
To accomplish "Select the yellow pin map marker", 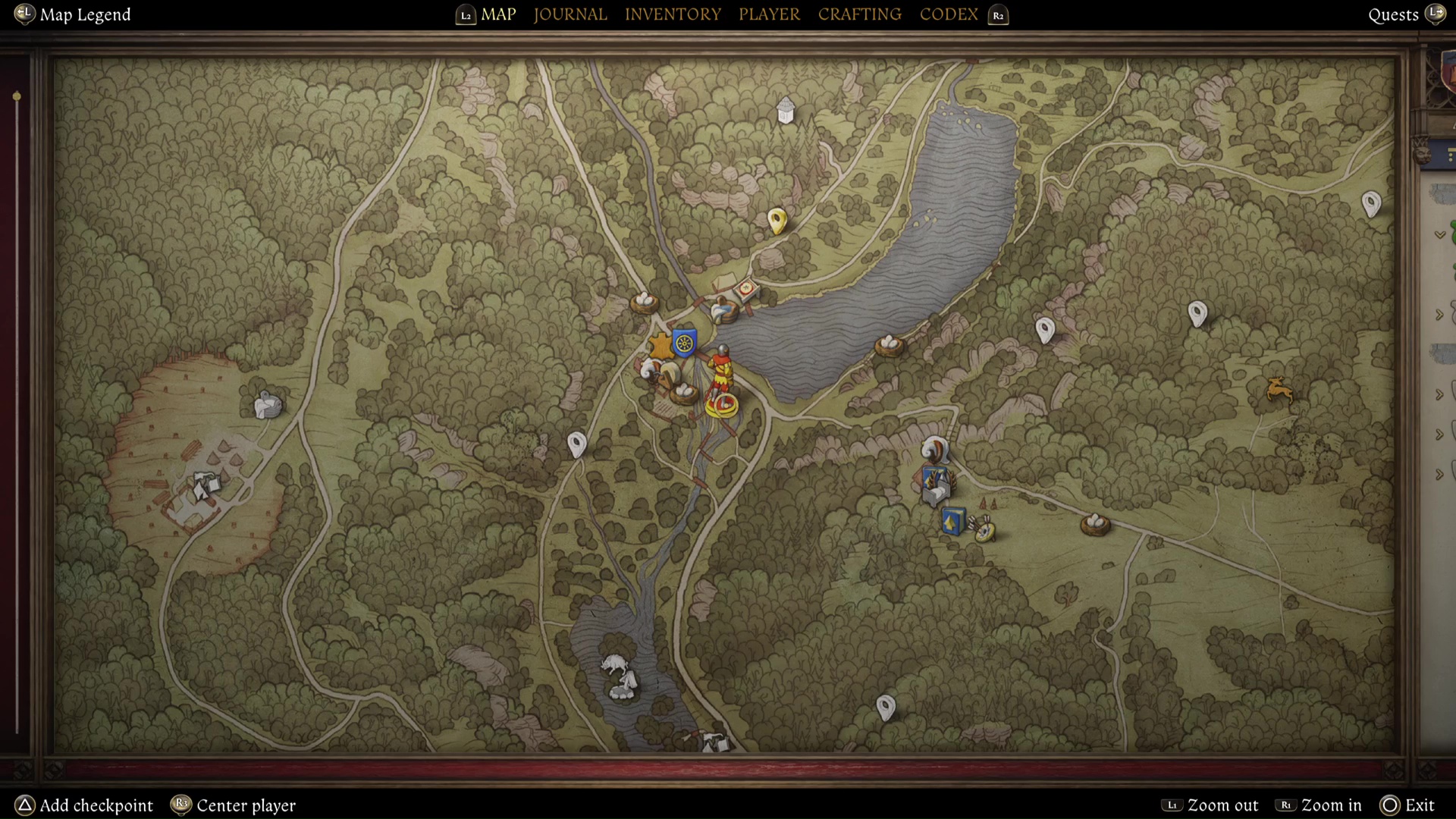I will [x=777, y=221].
